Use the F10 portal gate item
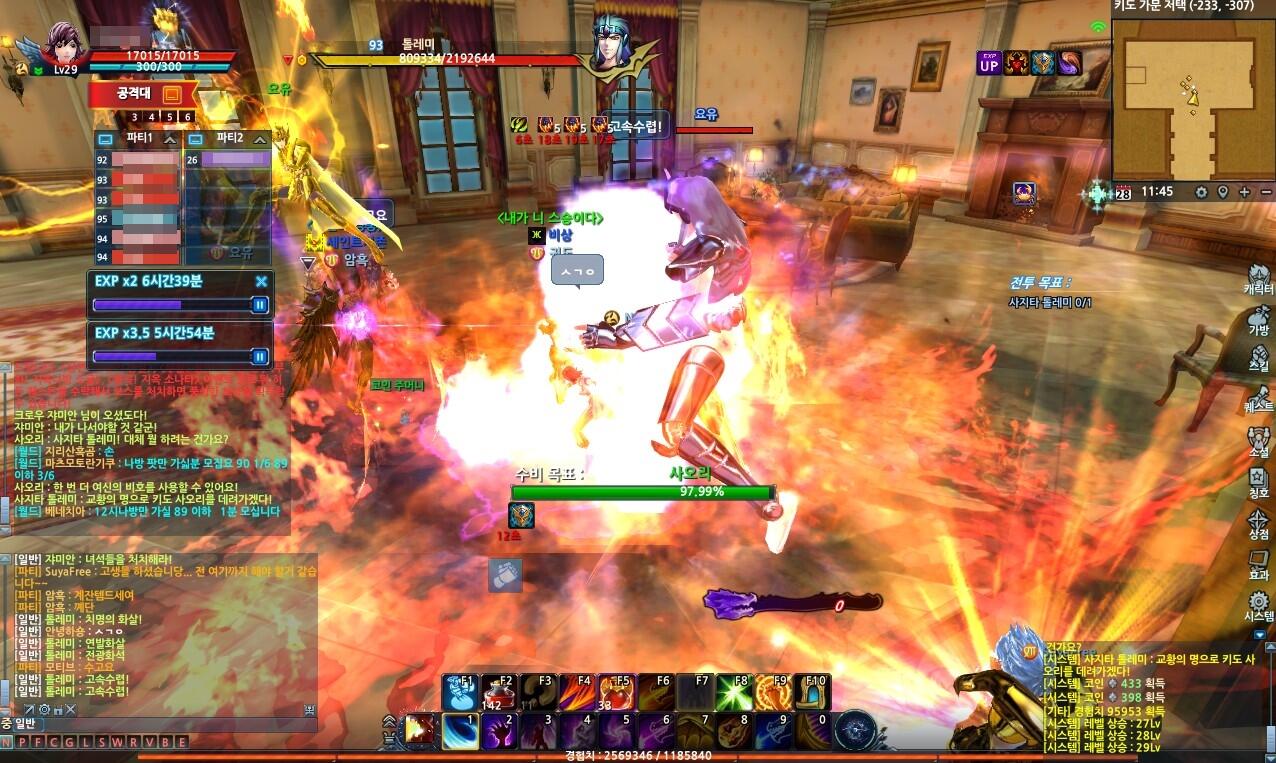1276x763 pixels. (812, 692)
